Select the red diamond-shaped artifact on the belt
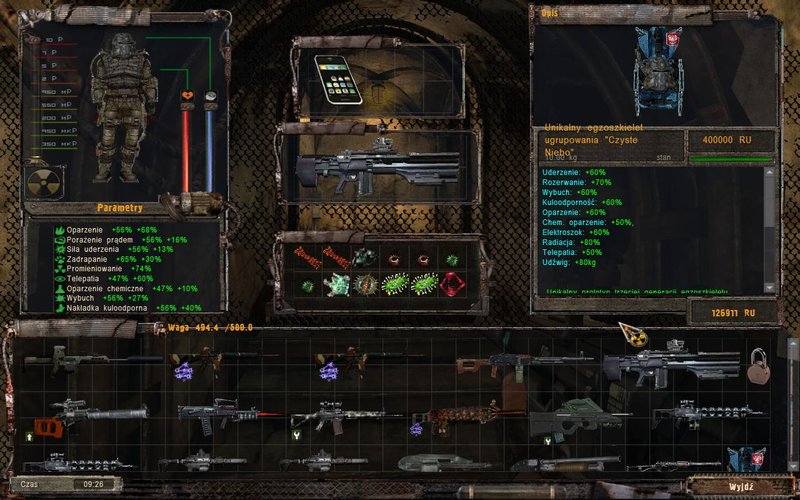The height and width of the screenshot is (500, 800). tap(459, 283)
